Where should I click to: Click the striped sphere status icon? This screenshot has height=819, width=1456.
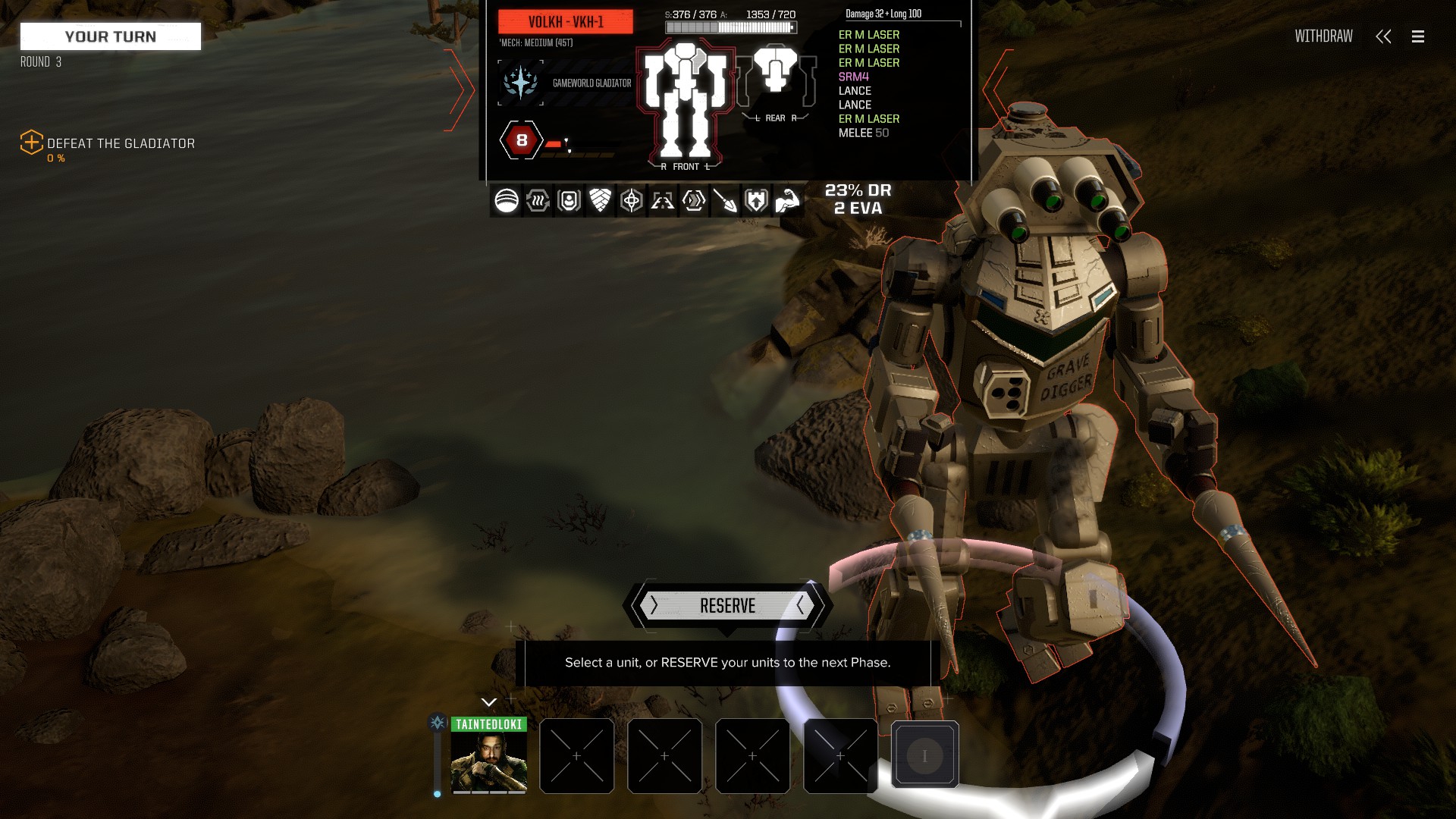[x=507, y=201]
